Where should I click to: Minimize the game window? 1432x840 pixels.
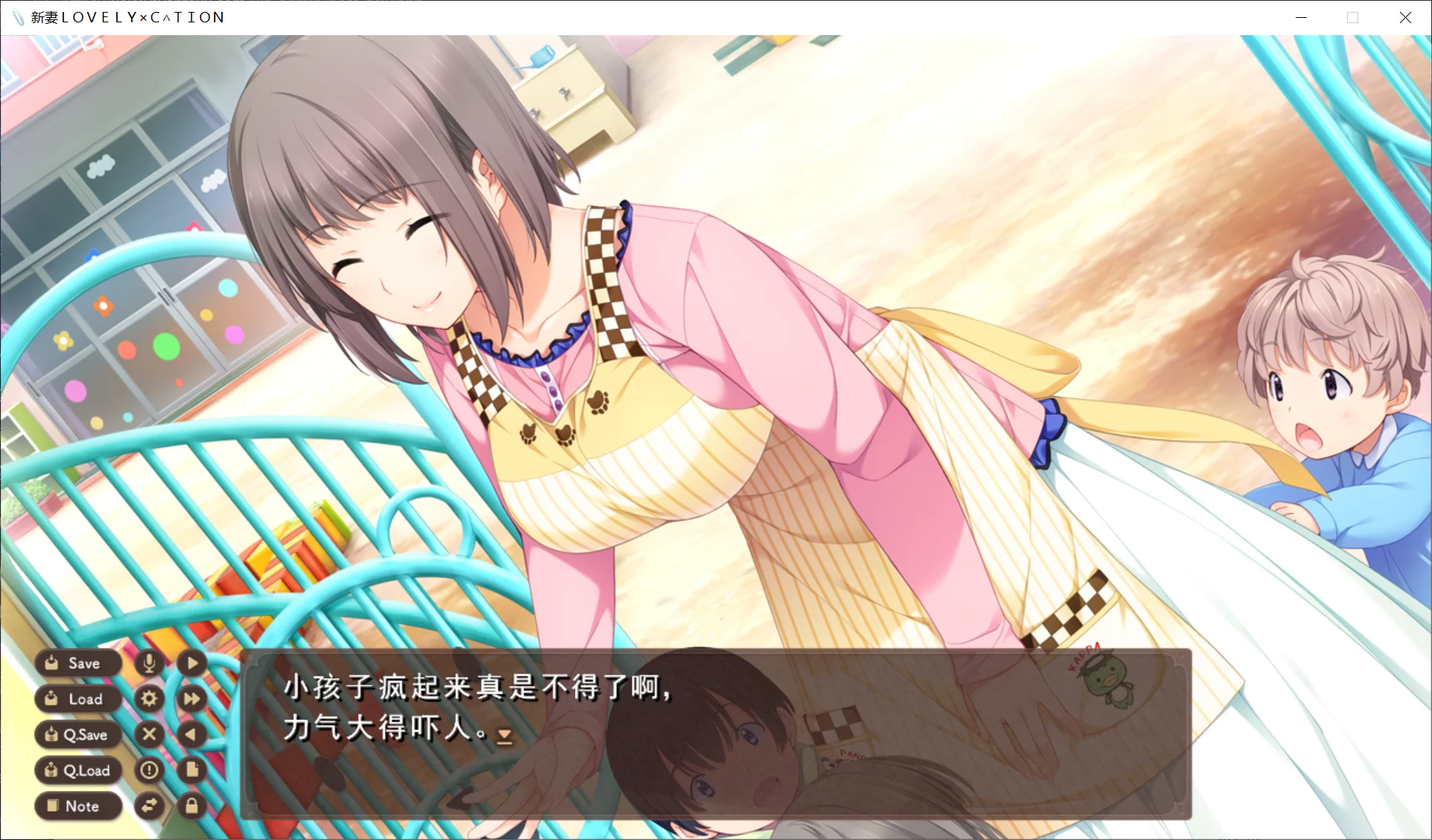[x=1301, y=17]
